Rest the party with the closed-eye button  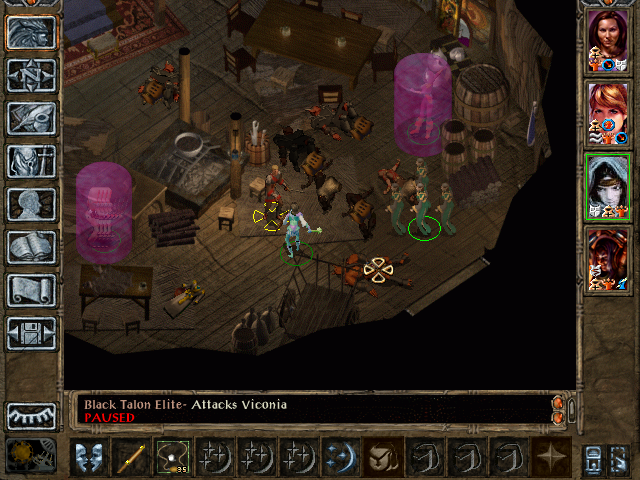32,415
